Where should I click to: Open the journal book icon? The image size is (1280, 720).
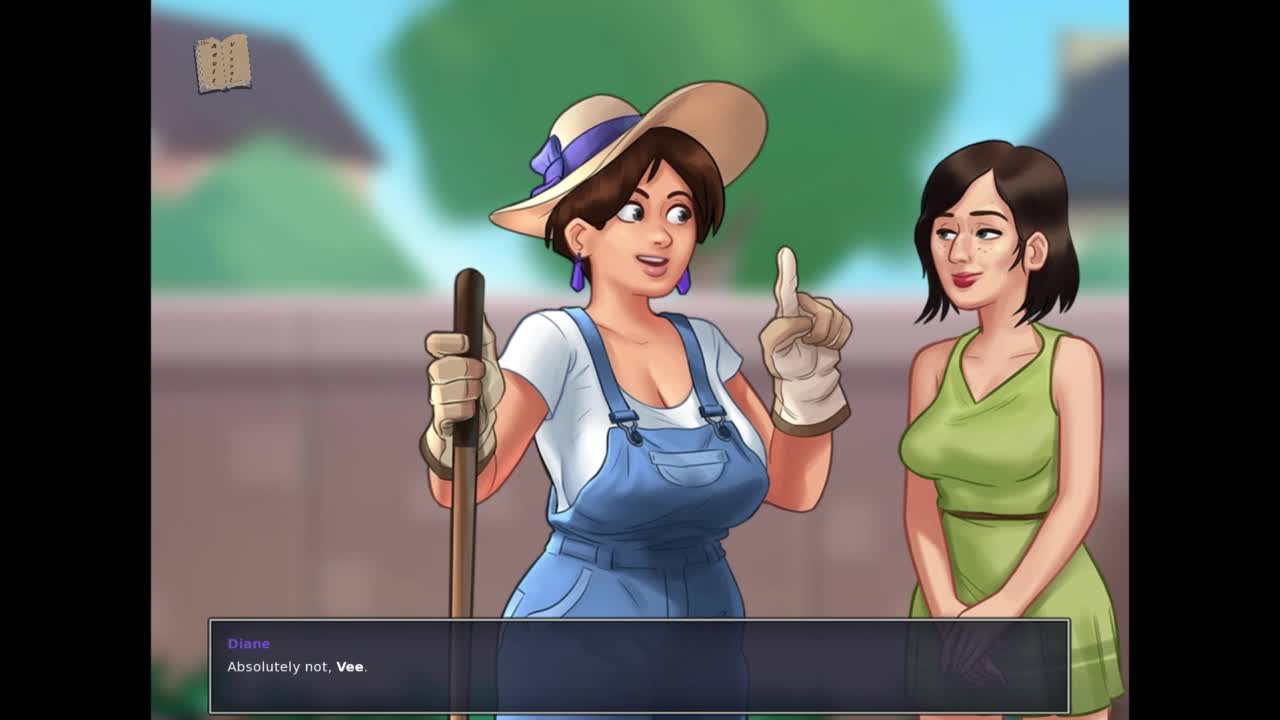coord(222,64)
